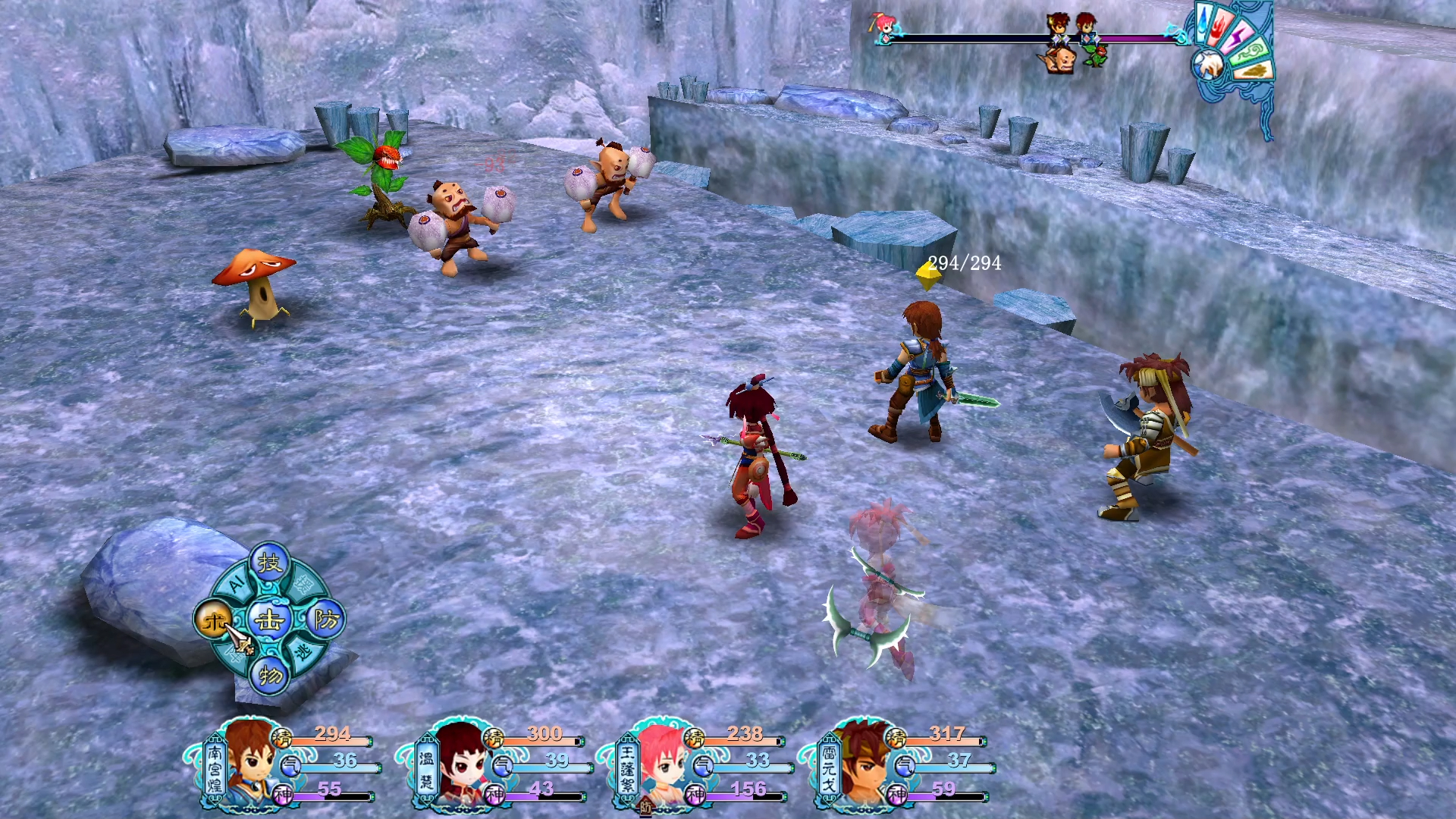Choose the 逃 flee wedge on the command wheel
The height and width of the screenshot is (819, 1456).
[x=305, y=651]
